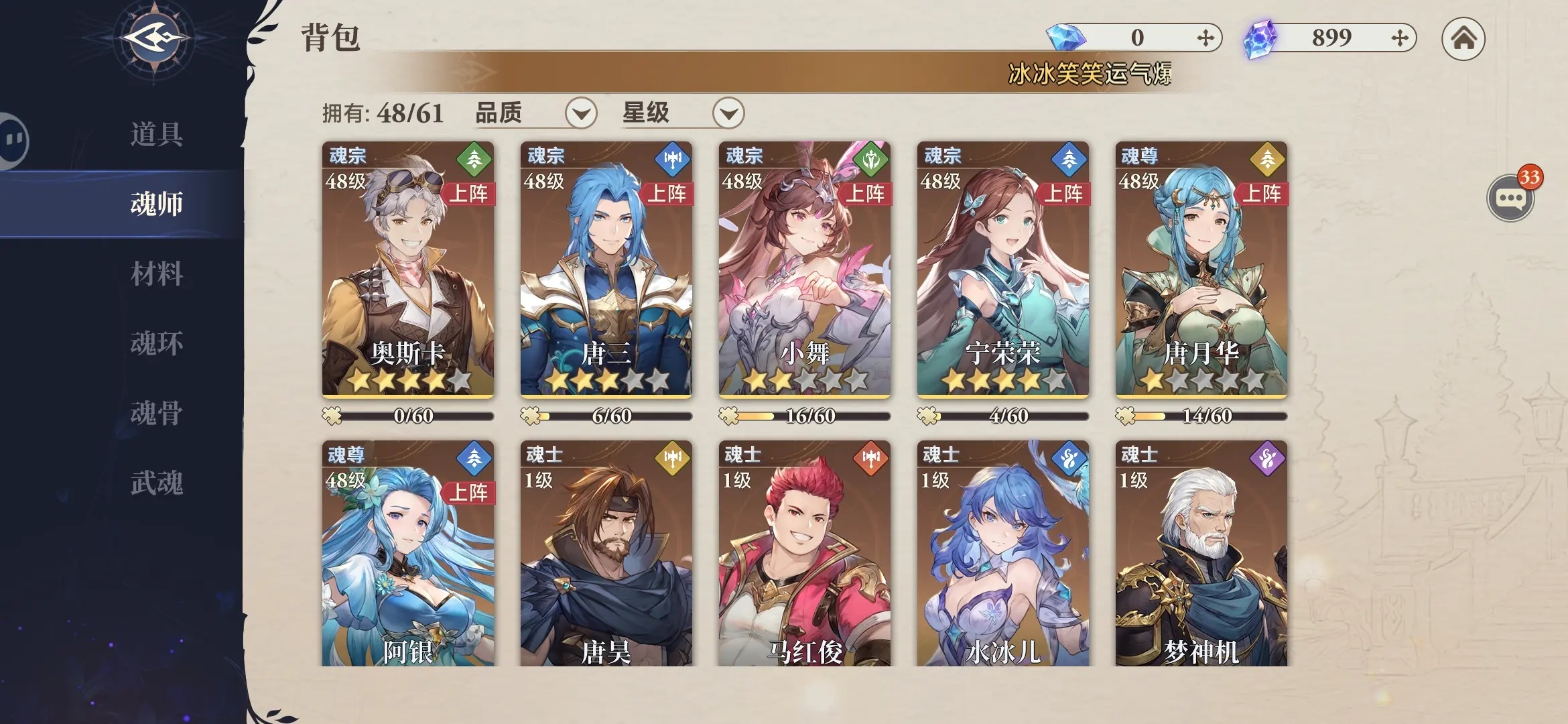Select the 小舞 character card
The height and width of the screenshot is (724, 1568).
click(804, 269)
